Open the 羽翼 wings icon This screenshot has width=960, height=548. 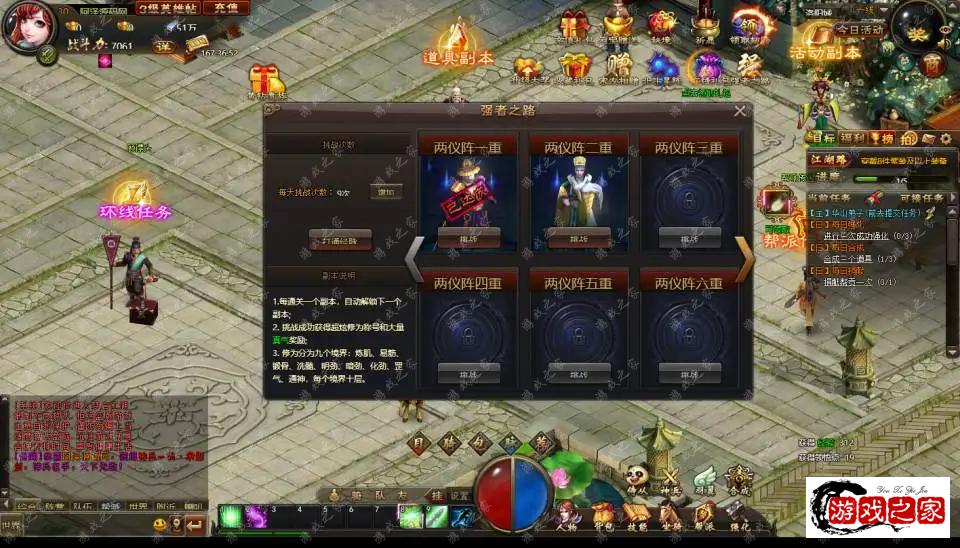[705, 481]
